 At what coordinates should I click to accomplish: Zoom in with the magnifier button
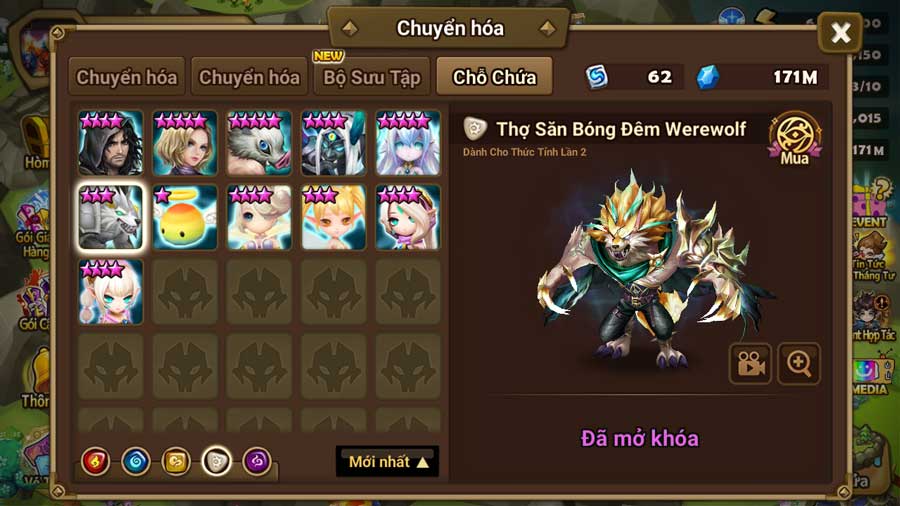pos(799,364)
